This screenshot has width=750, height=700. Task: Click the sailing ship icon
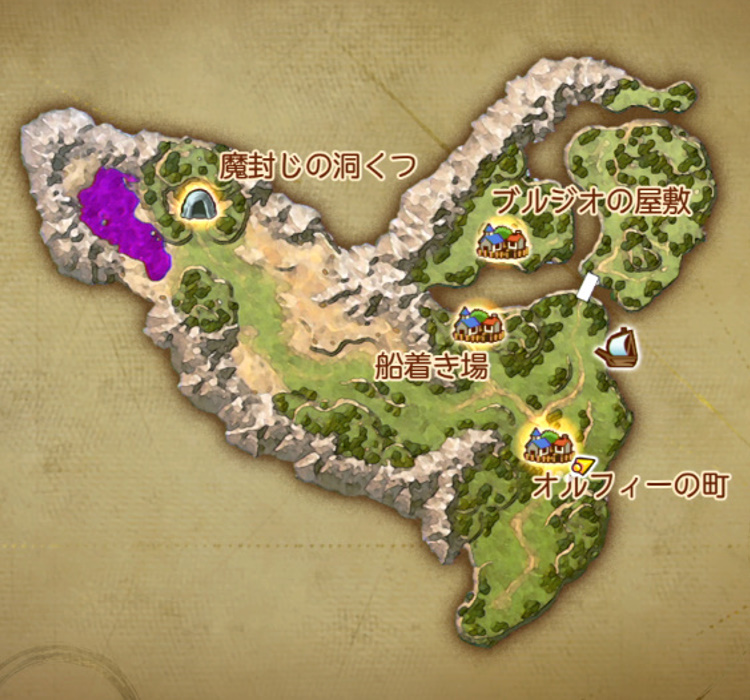point(616,347)
